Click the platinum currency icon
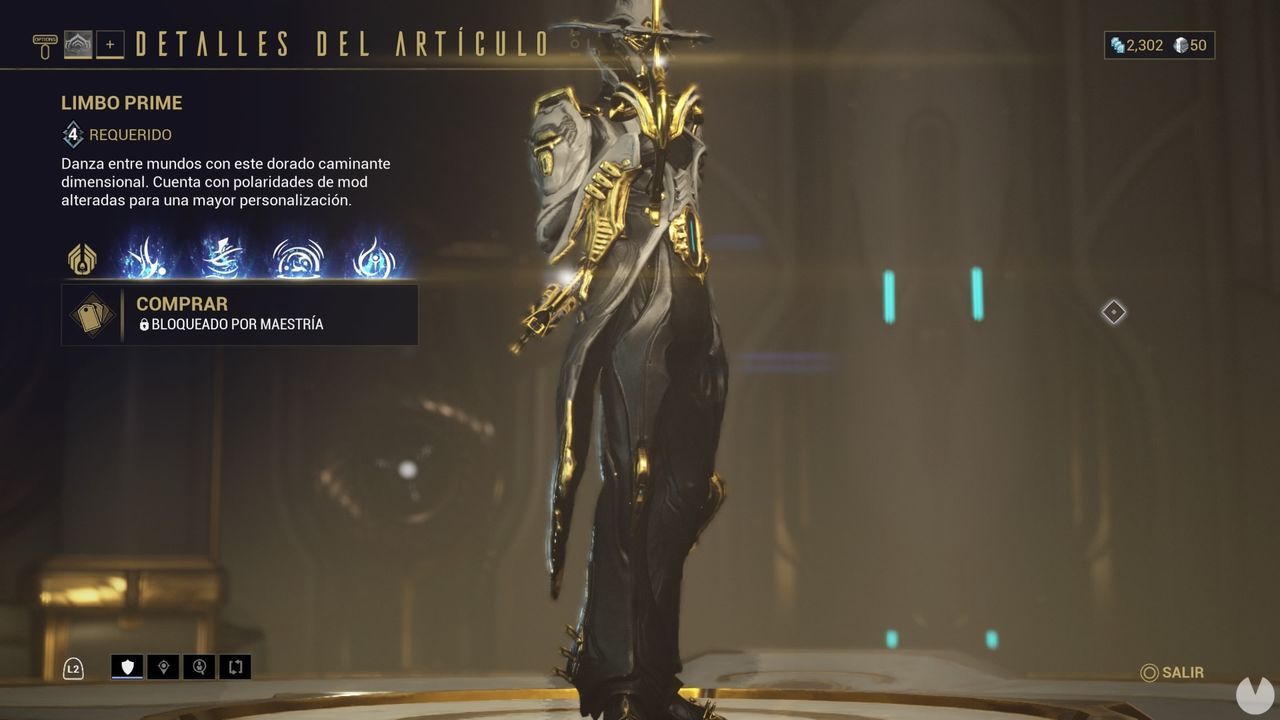Image resolution: width=1280 pixels, height=720 pixels. (x=1117, y=45)
